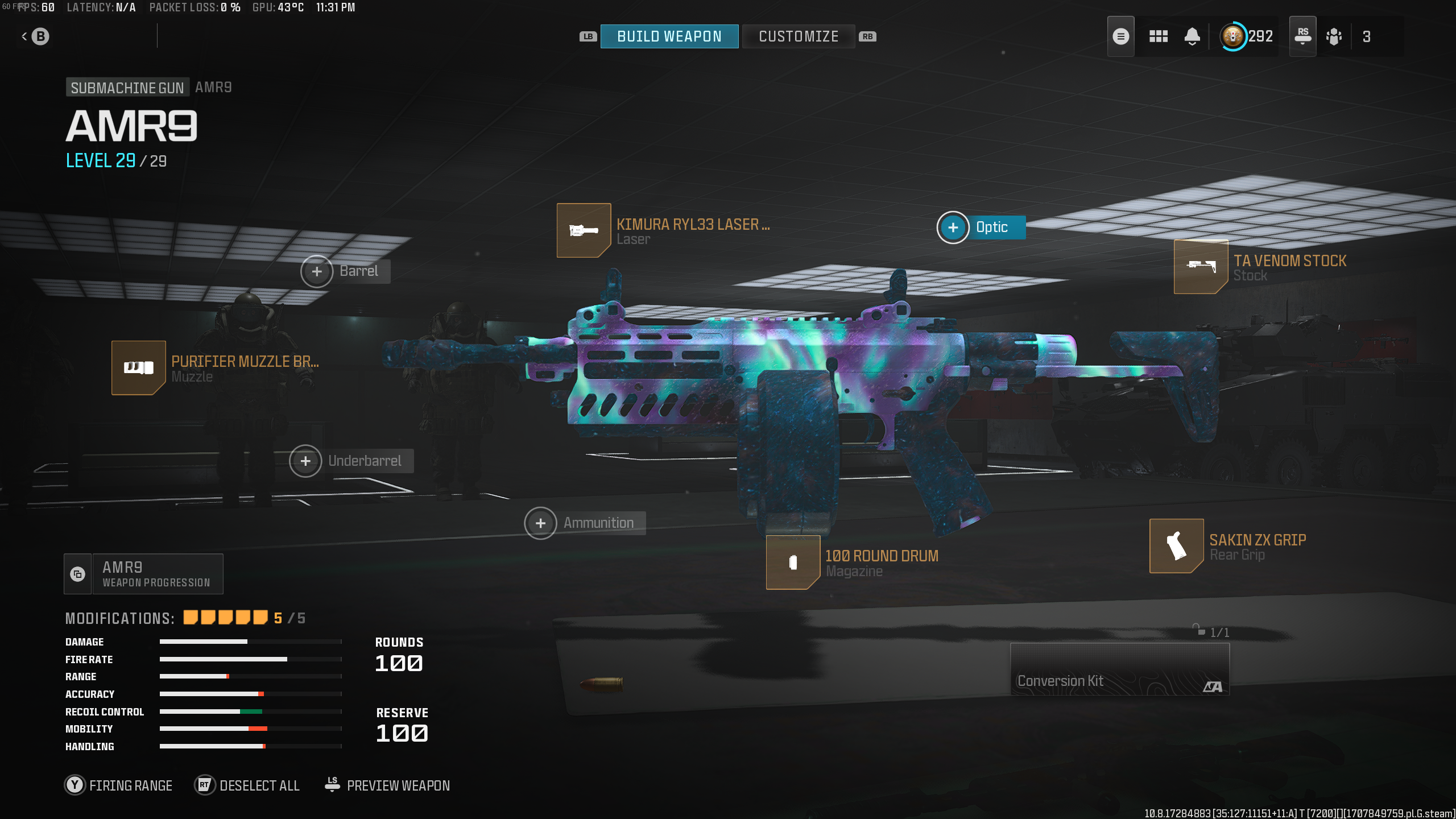This screenshot has width=1456, height=819.
Task: Preview Weapon in detail
Action: 387,785
